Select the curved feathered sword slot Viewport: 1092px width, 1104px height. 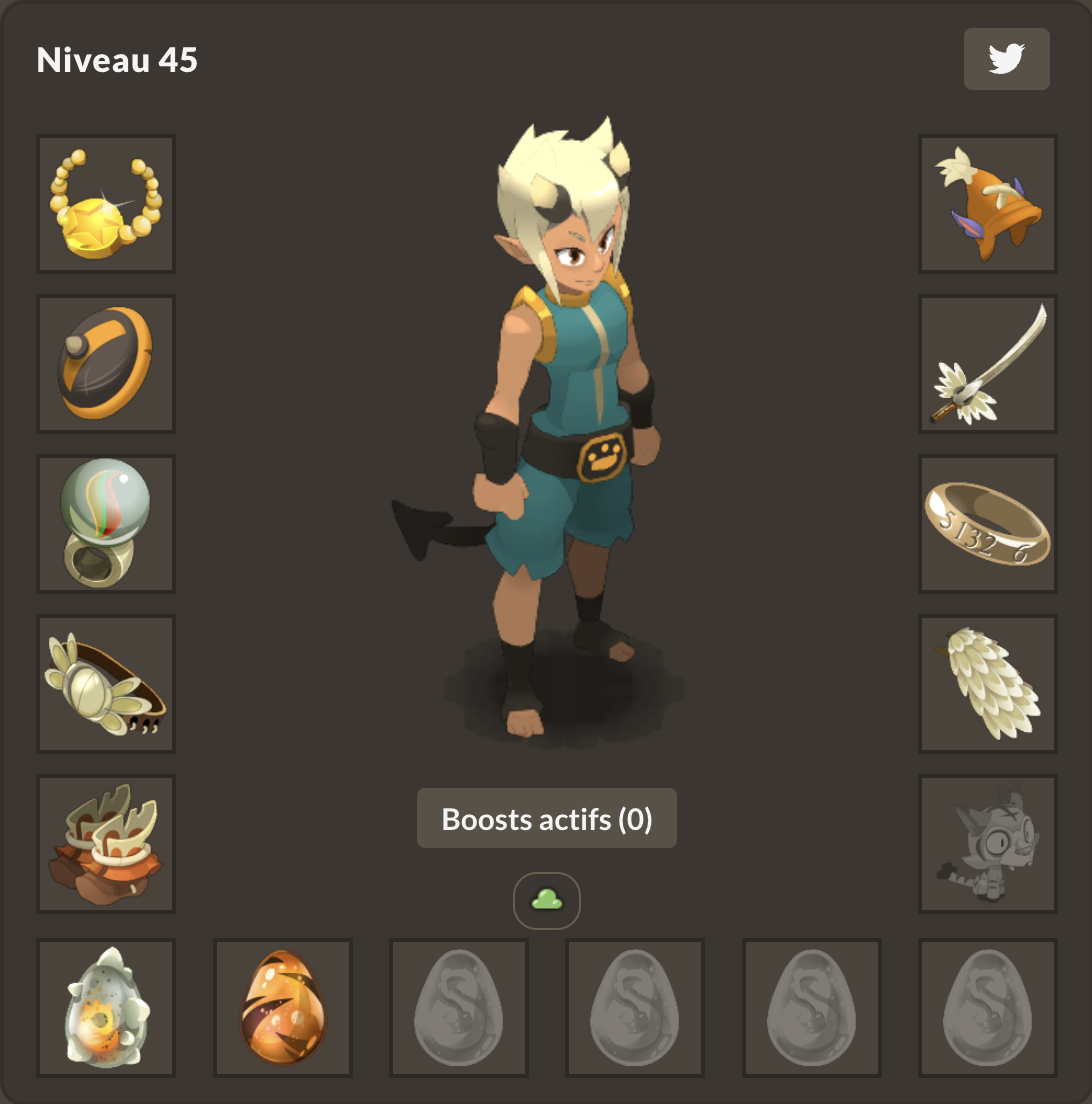[x=988, y=364]
